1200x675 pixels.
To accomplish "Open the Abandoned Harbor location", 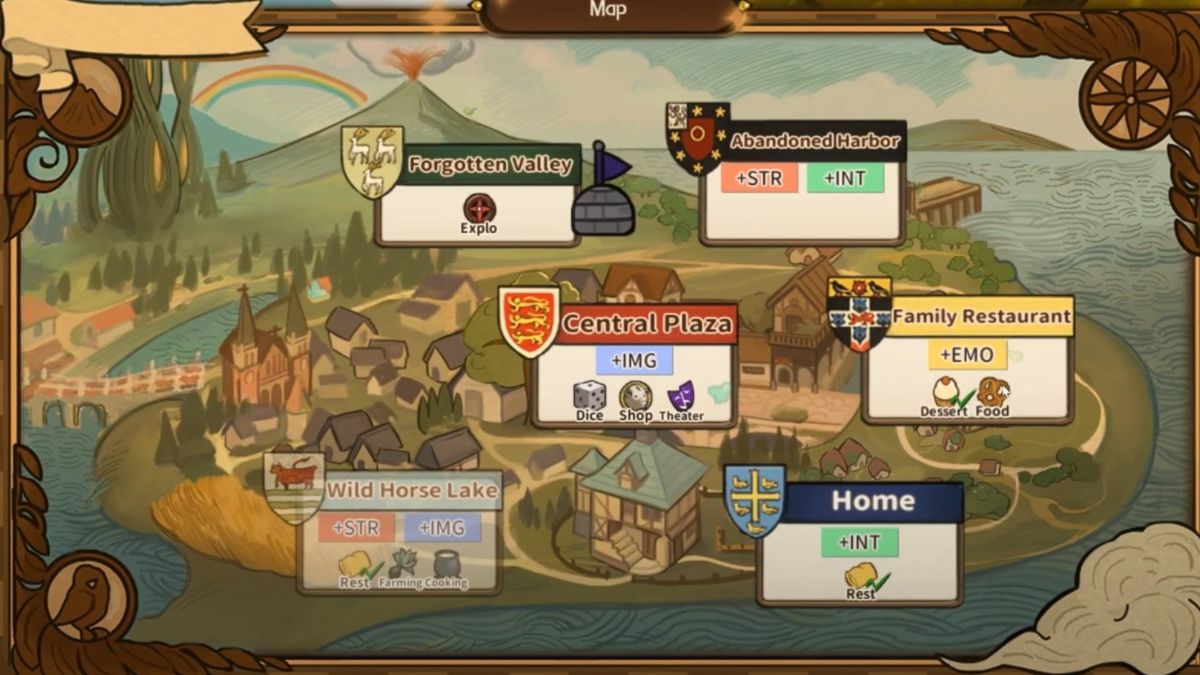I will pos(814,141).
